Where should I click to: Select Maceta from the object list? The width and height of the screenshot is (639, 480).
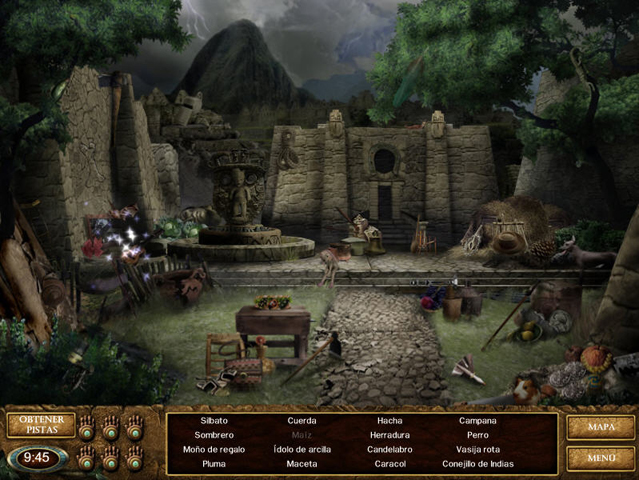coord(301,464)
